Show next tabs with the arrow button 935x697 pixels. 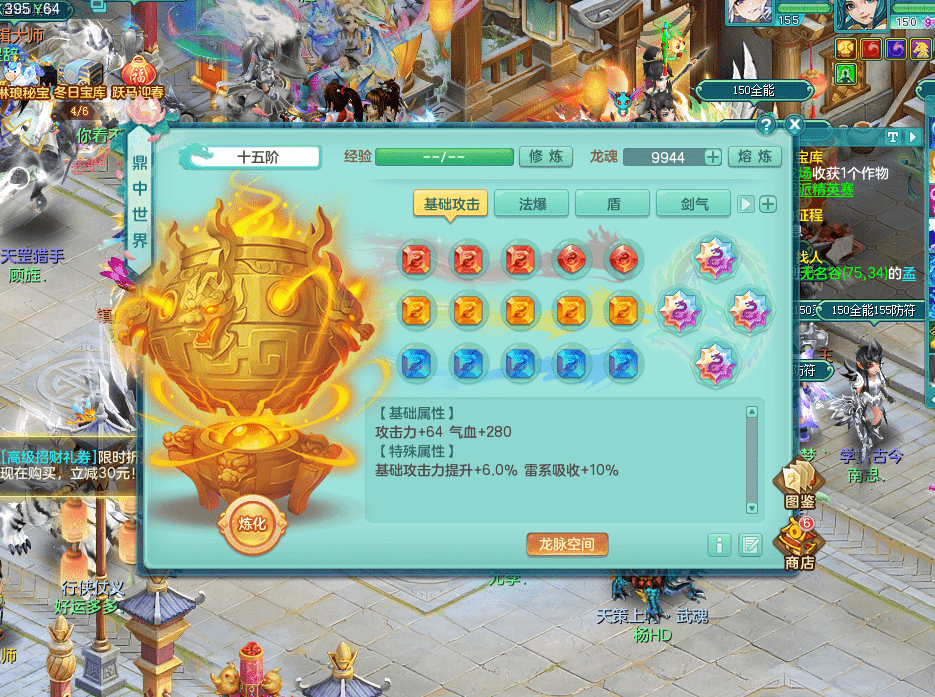click(746, 204)
